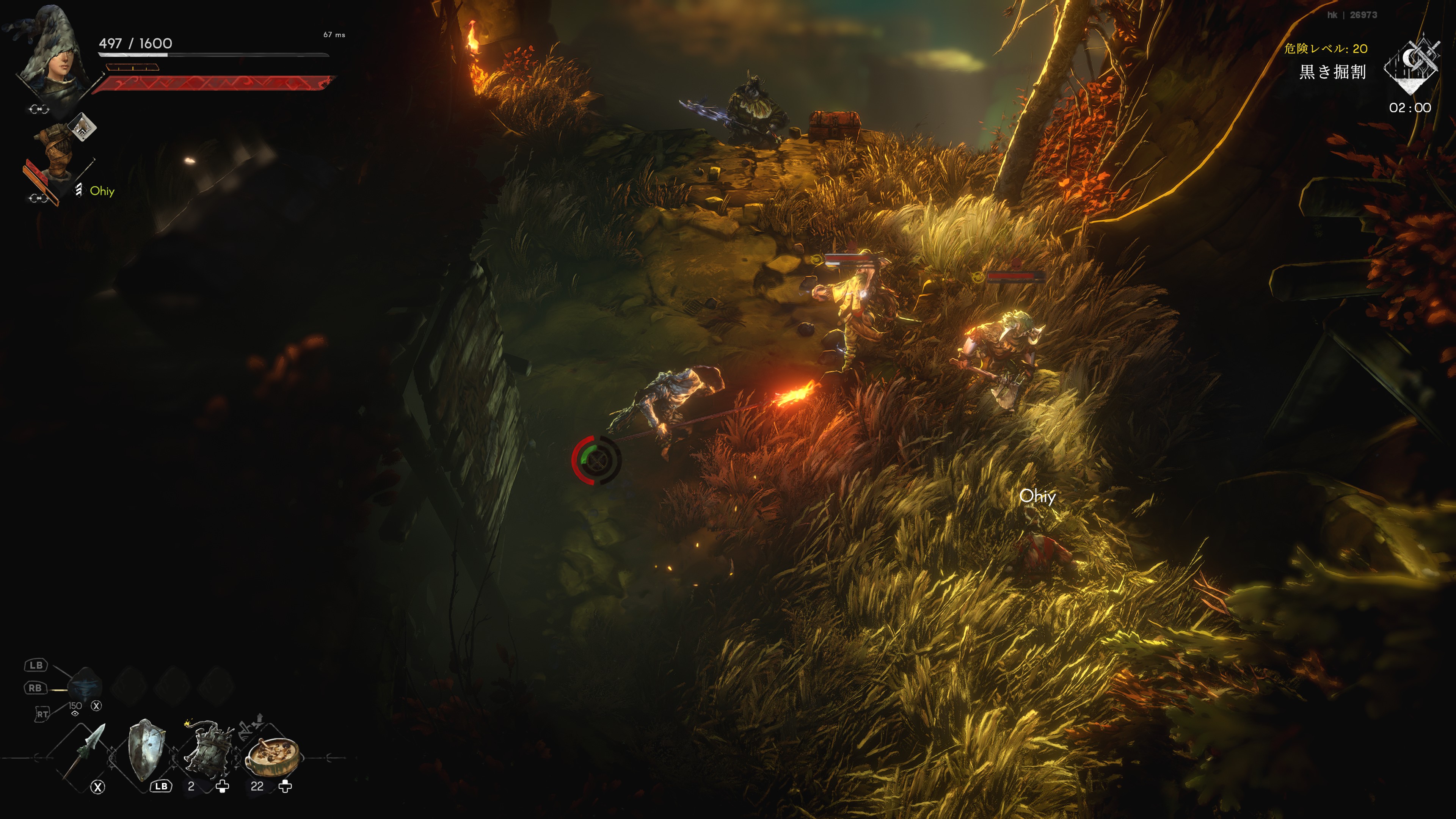Viewport: 1456px width, 819px height.
Task: Click the silver diamond badge beside Ohiy's portrait
Action: coord(83,127)
